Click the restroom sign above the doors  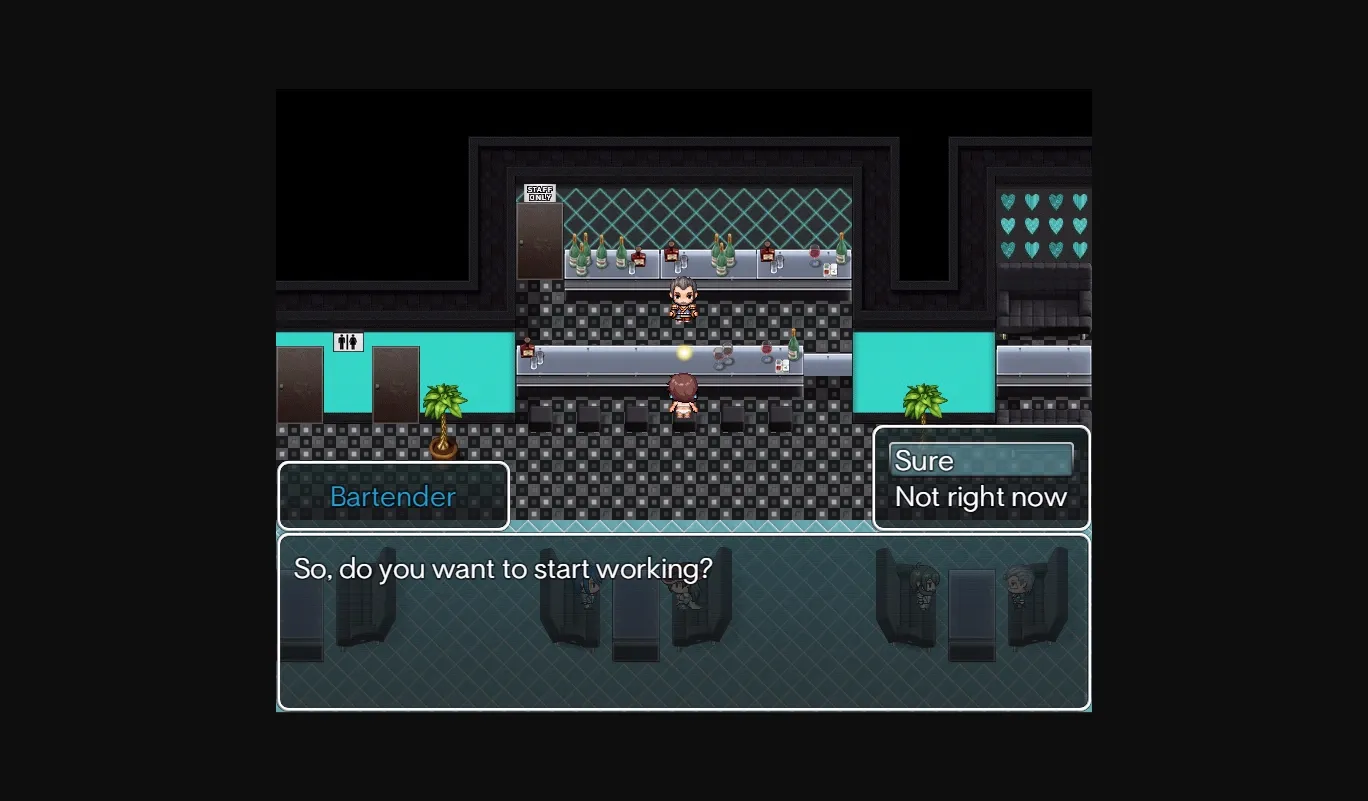347,343
